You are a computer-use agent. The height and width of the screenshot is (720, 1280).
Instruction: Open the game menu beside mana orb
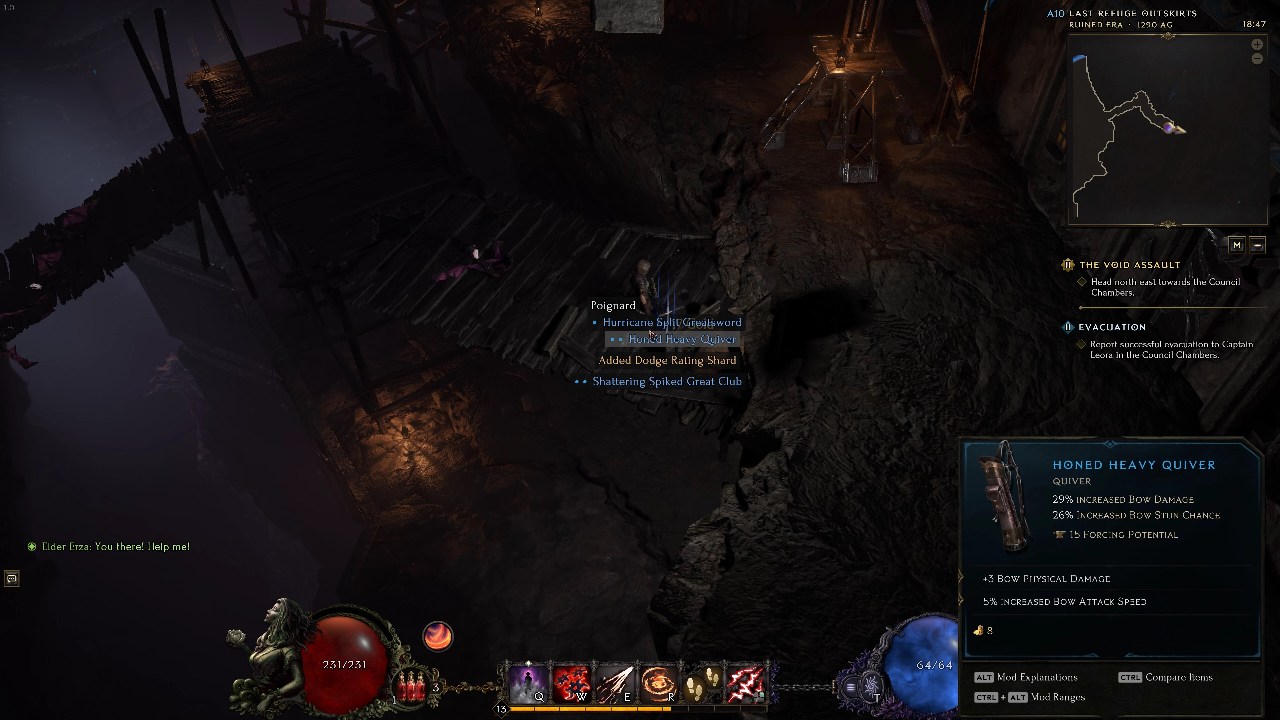[851, 687]
